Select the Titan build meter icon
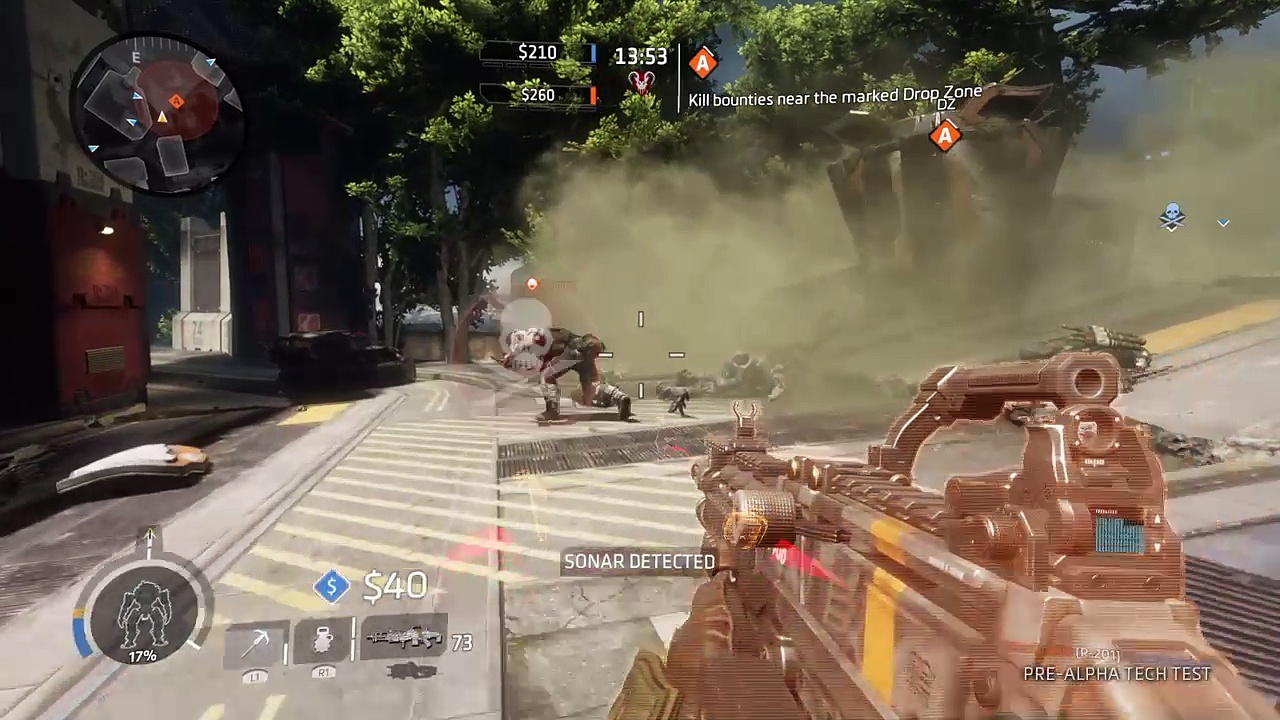Screen dimensions: 1280x720 click(142, 615)
